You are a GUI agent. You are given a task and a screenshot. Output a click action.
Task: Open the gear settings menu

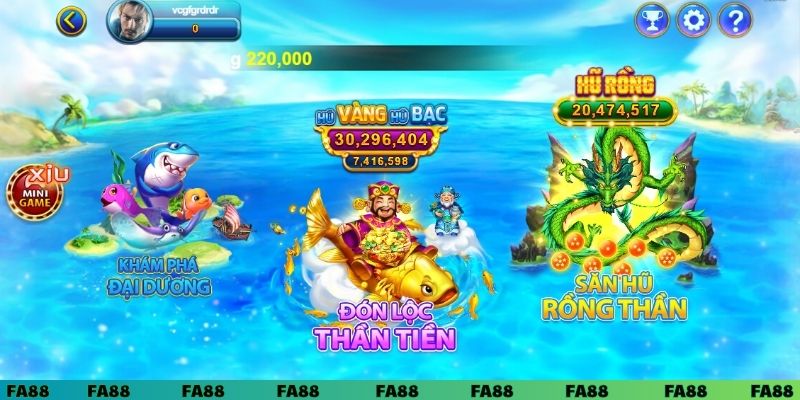692,18
